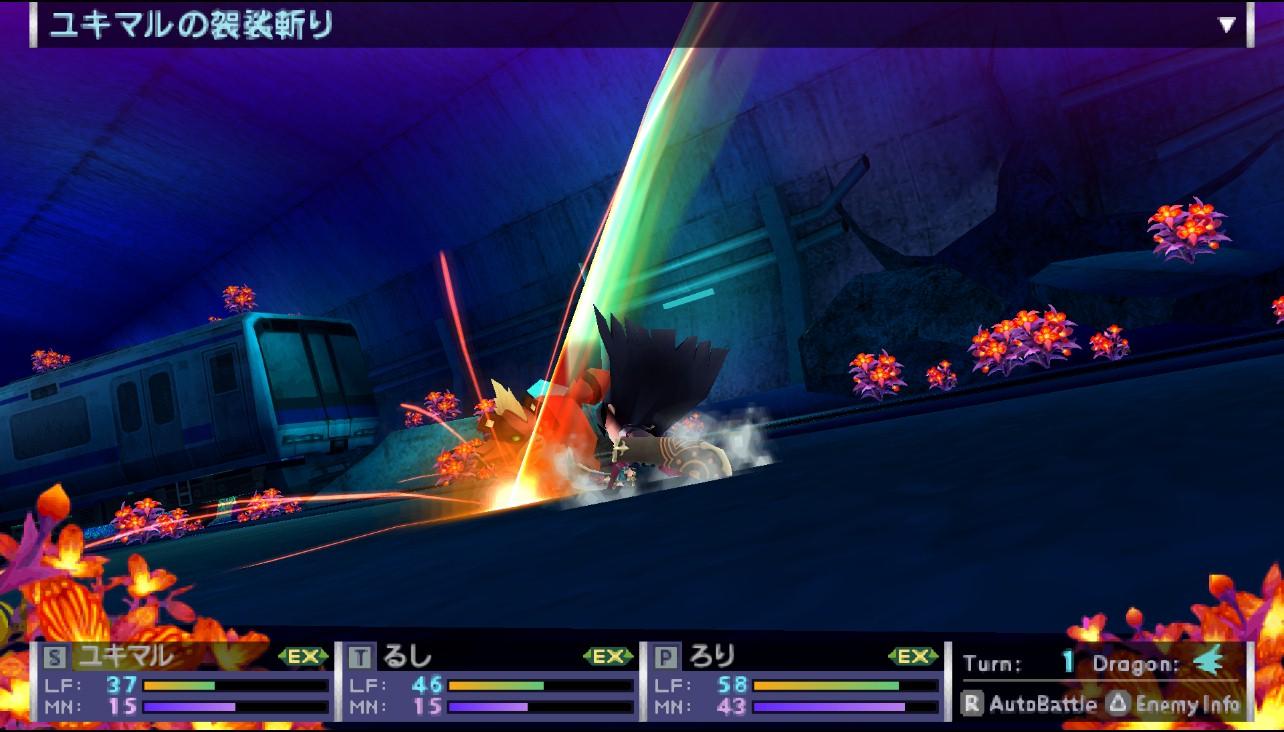Screen dimensions: 1284x732
Task: Select るし's party status panel
Action: (490, 682)
